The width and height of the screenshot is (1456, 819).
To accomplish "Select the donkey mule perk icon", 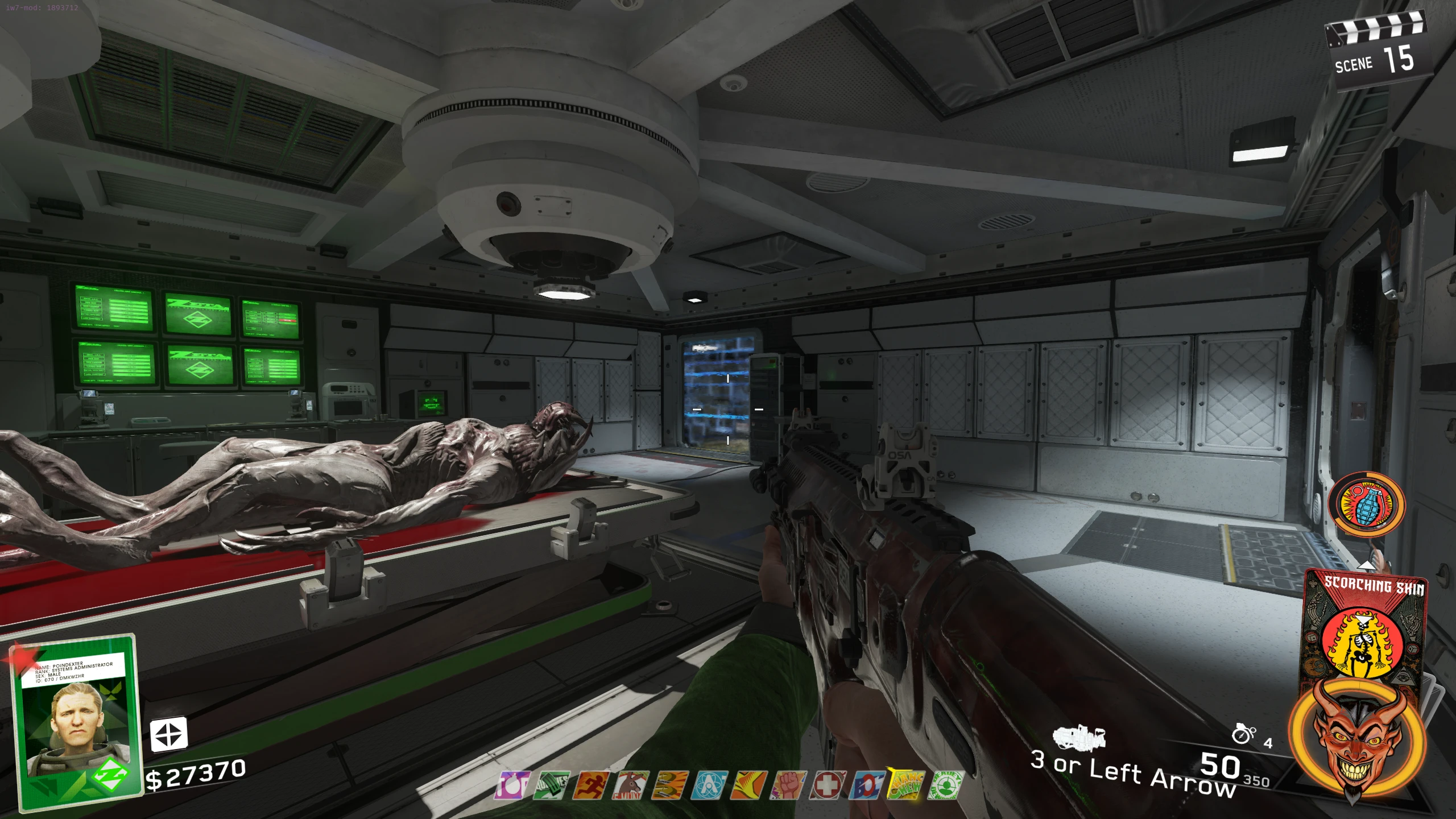I will [630, 785].
